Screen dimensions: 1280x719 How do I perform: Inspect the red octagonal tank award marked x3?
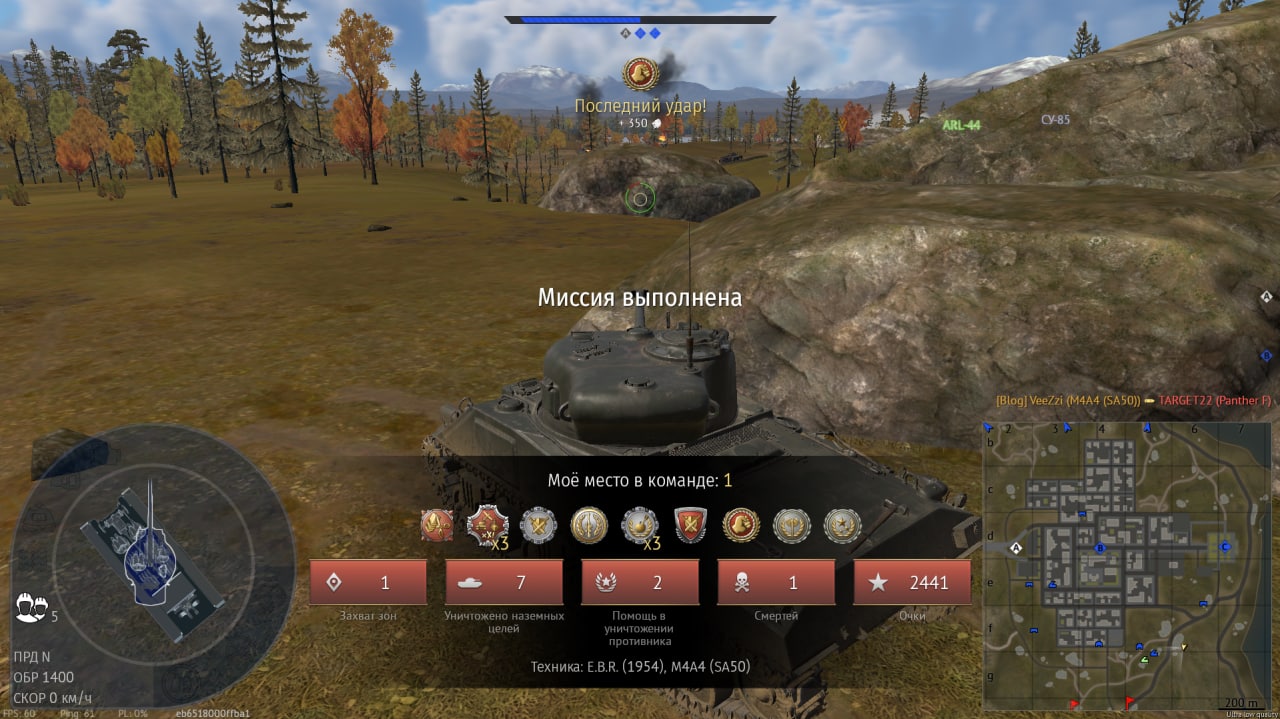click(487, 525)
